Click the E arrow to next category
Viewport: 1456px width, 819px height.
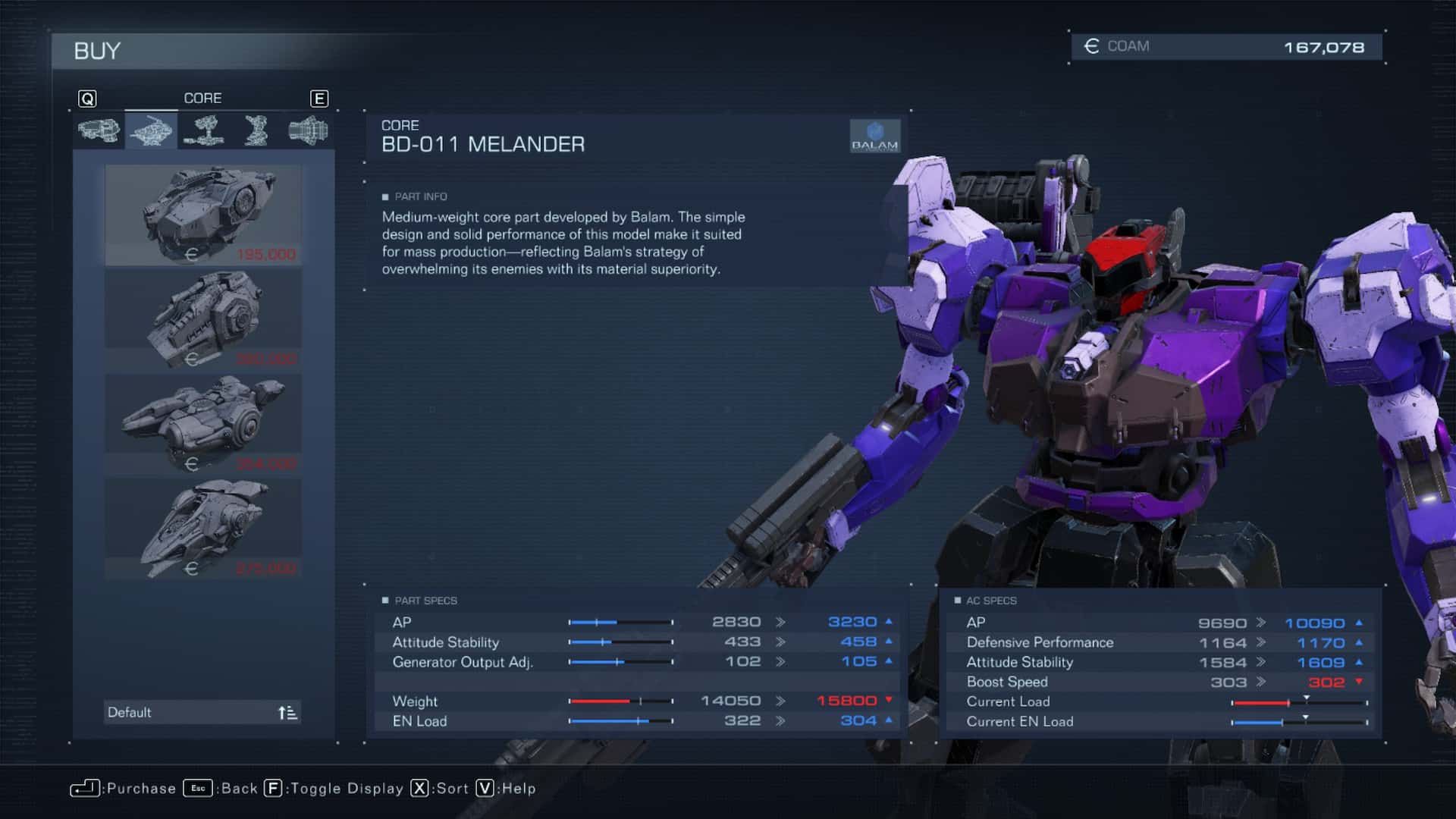(319, 98)
